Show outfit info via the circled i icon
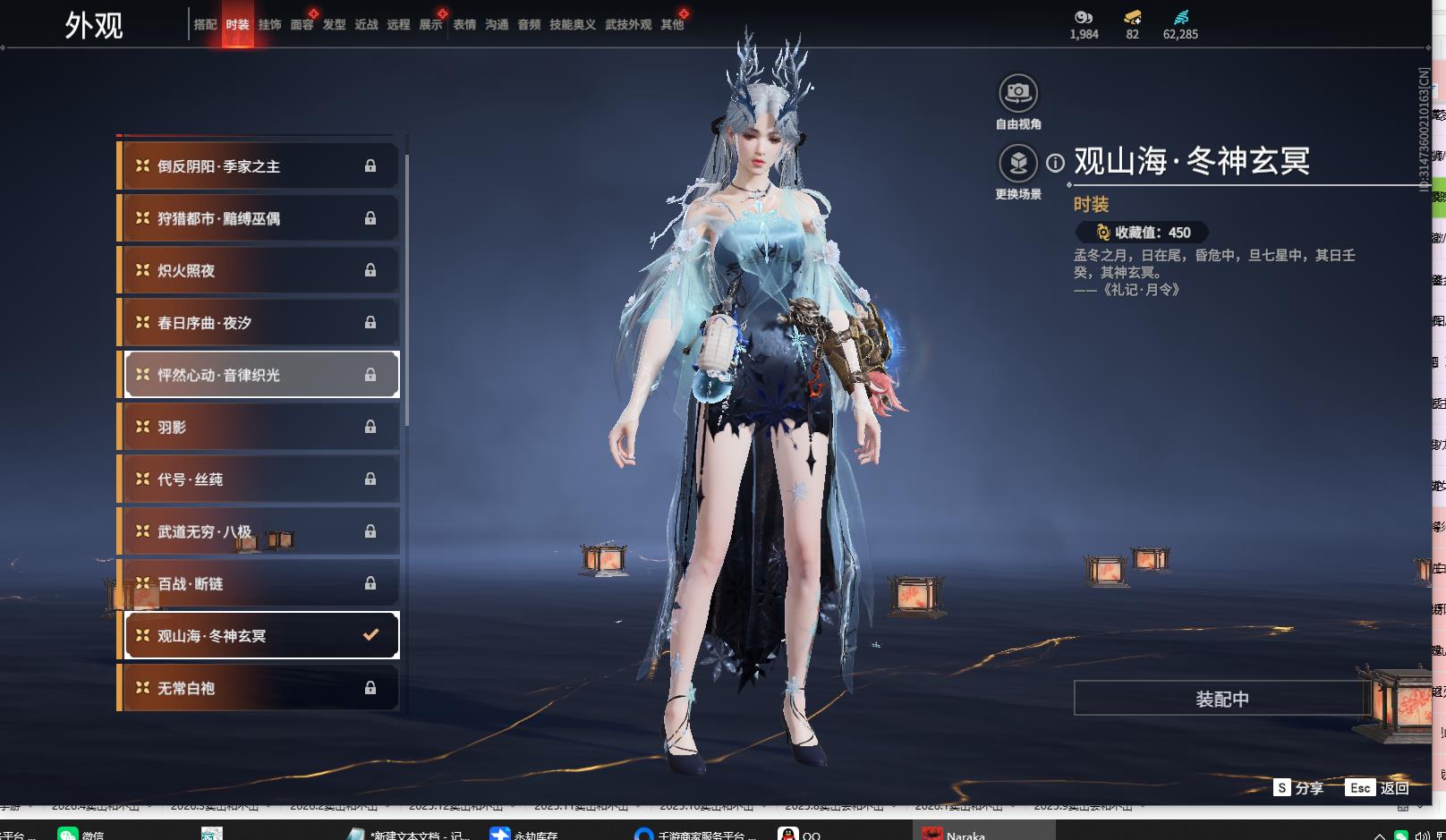Viewport: 1446px width, 840px height. tap(1056, 163)
